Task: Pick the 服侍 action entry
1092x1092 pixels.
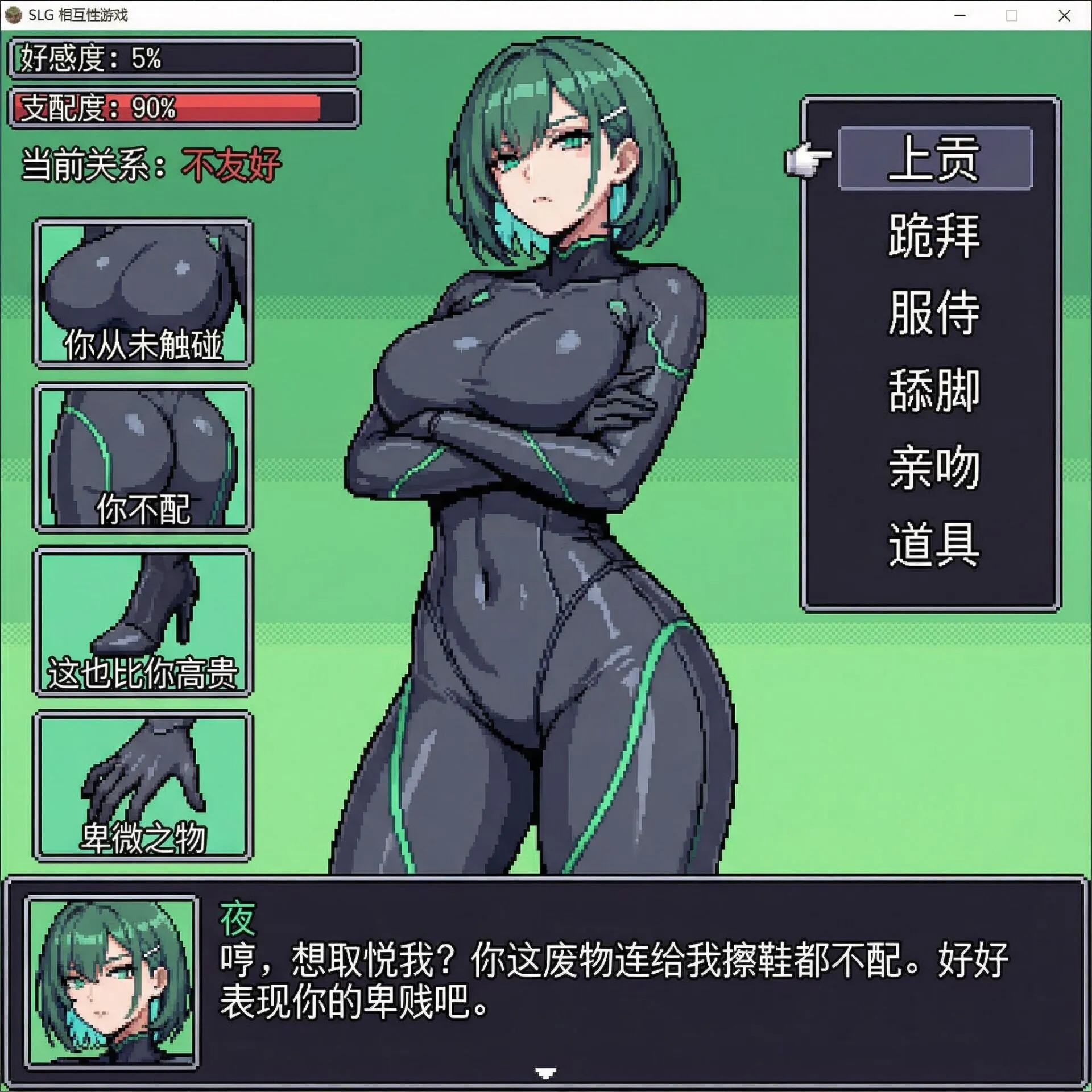Action: click(934, 313)
